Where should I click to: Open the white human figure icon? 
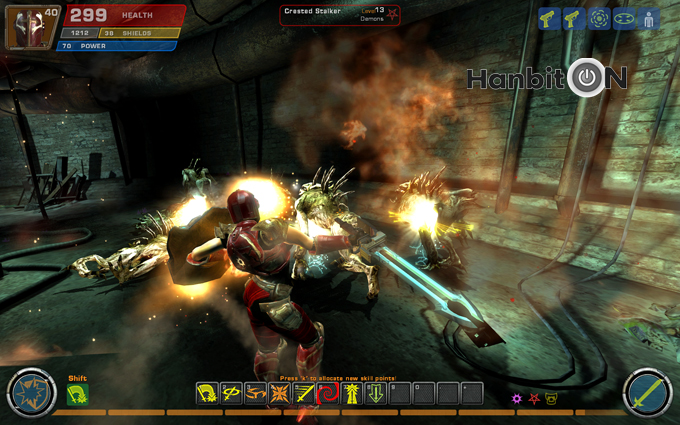pos(649,19)
